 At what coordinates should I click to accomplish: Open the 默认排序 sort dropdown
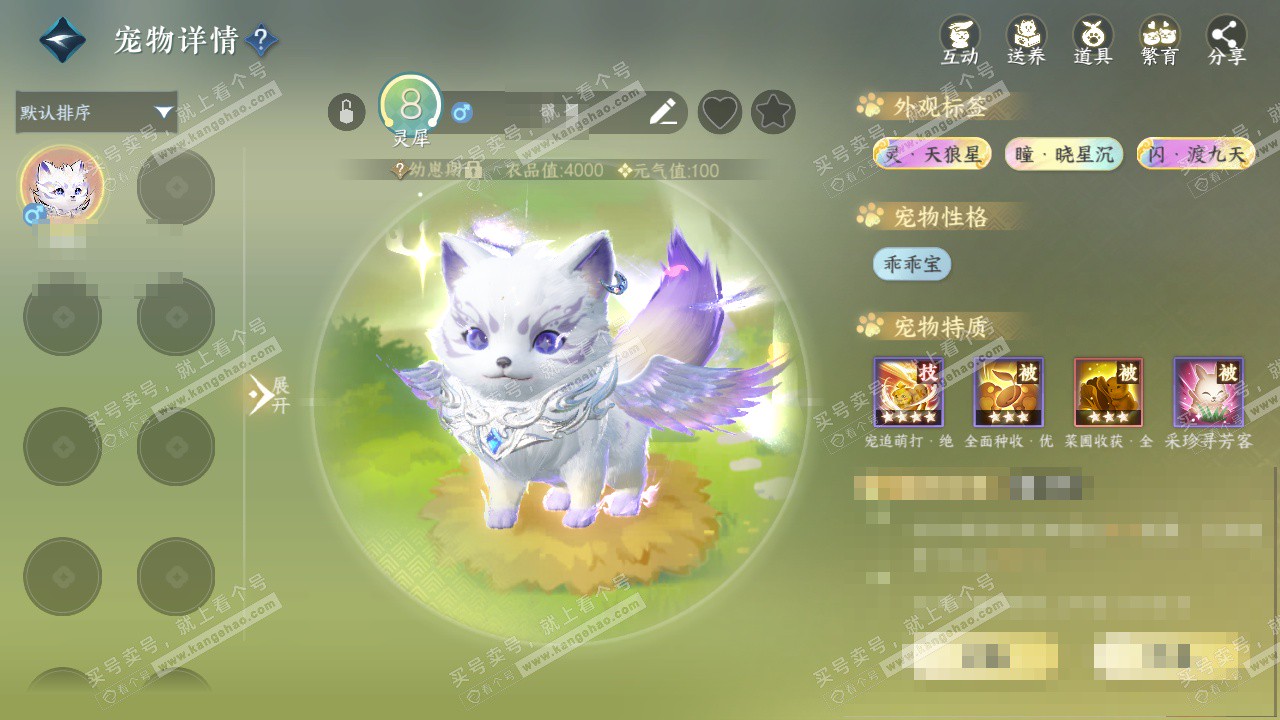pyautogui.click(x=96, y=112)
